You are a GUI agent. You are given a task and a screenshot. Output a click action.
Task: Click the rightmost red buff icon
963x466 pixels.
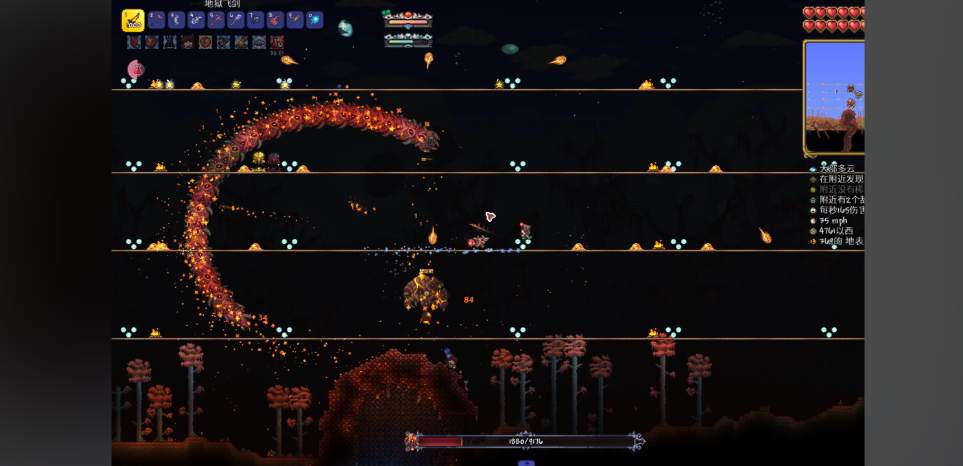277,42
